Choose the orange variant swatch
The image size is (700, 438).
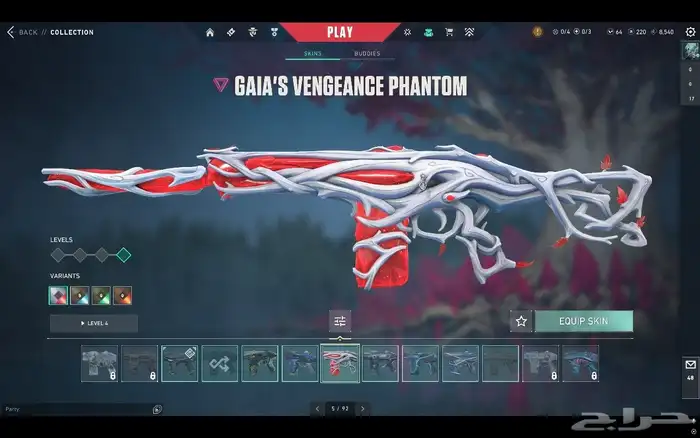click(x=123, y=295)
